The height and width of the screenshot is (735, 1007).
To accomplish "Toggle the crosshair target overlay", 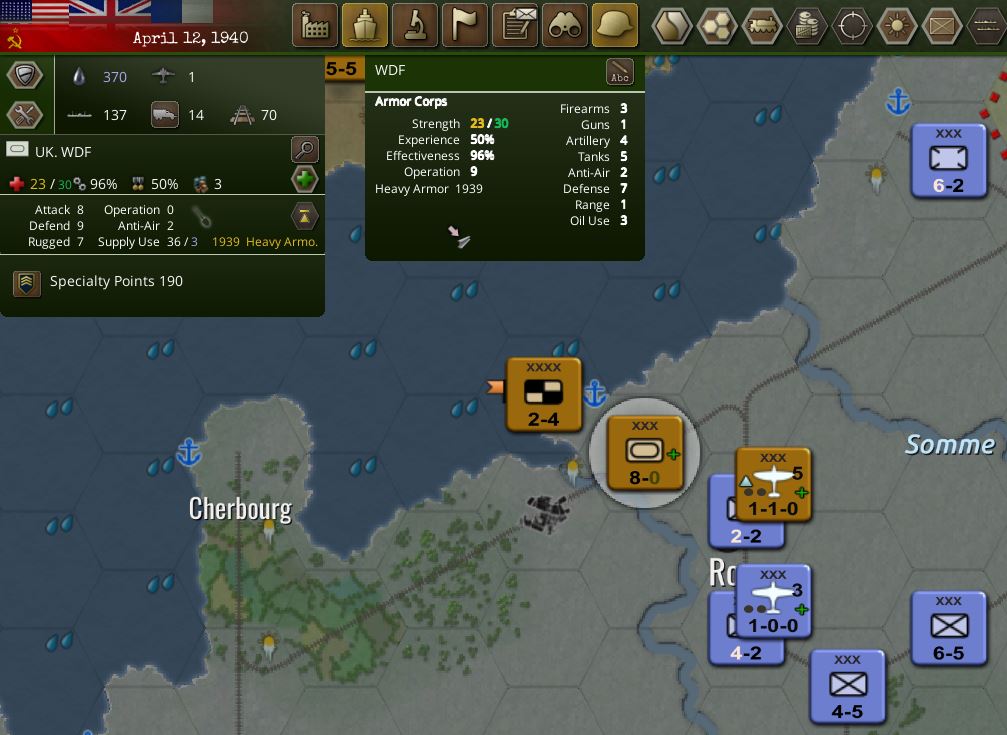I will pos(852,26).
